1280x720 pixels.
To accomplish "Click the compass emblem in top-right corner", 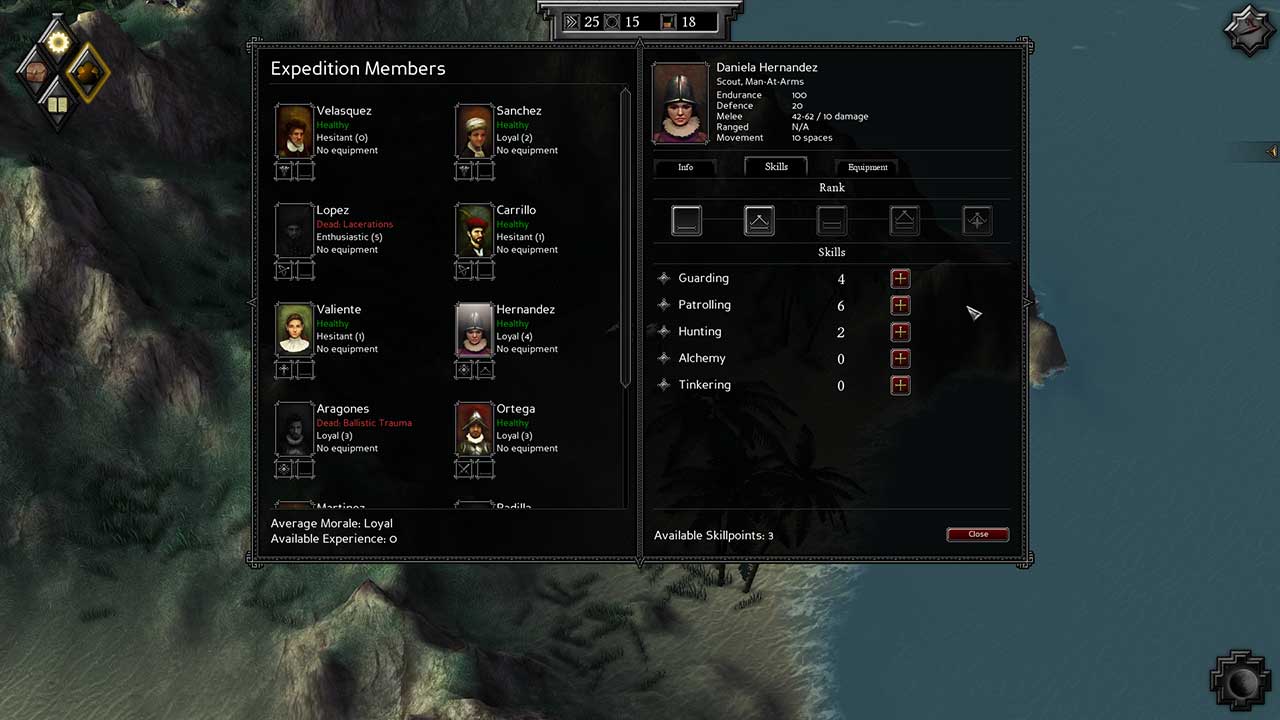I will click(1248, 32).
